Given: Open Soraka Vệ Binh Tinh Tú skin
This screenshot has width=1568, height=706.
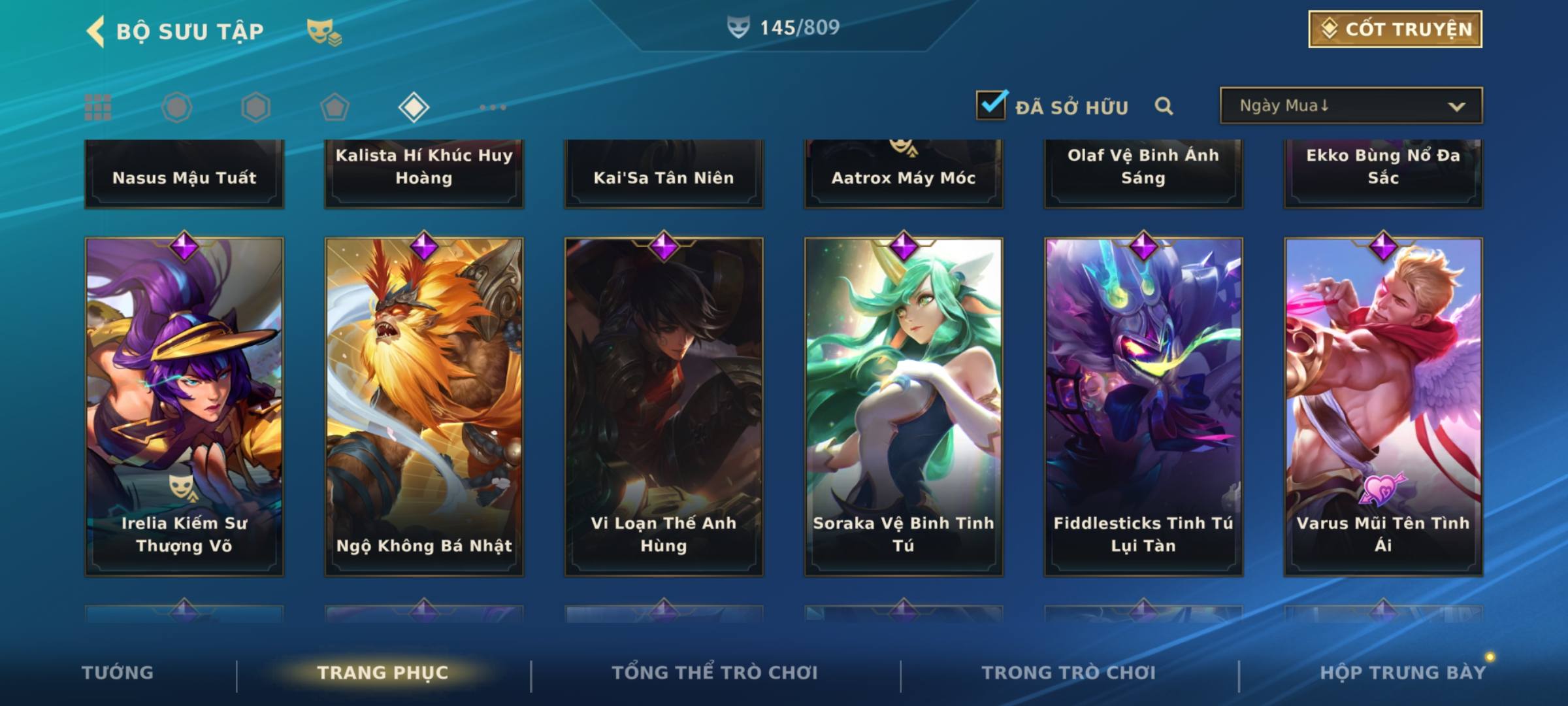Looking at the screenshot, I should [904, 405].
